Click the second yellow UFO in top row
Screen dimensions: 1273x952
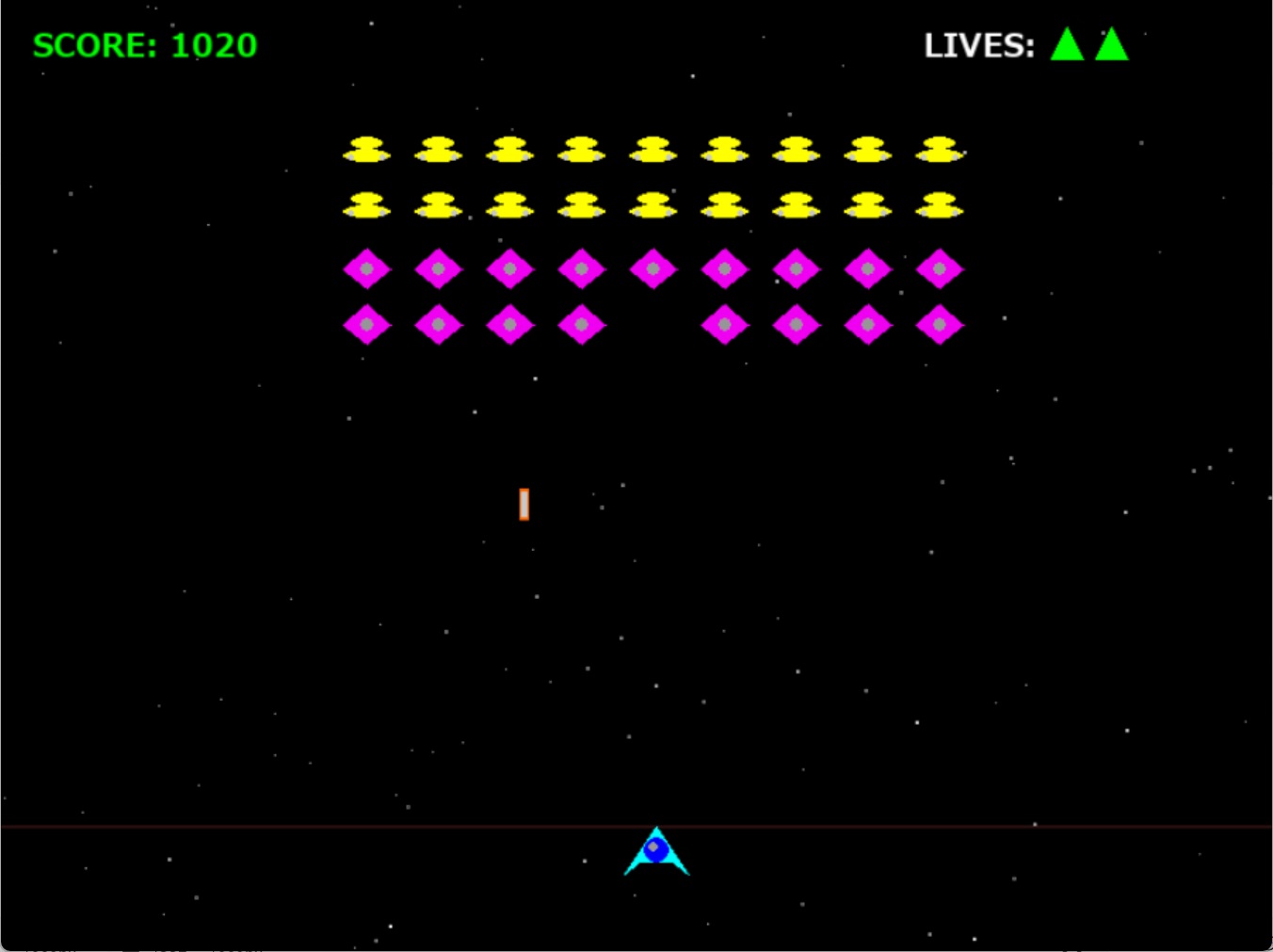pyautogui.click(x=438, y=149)
